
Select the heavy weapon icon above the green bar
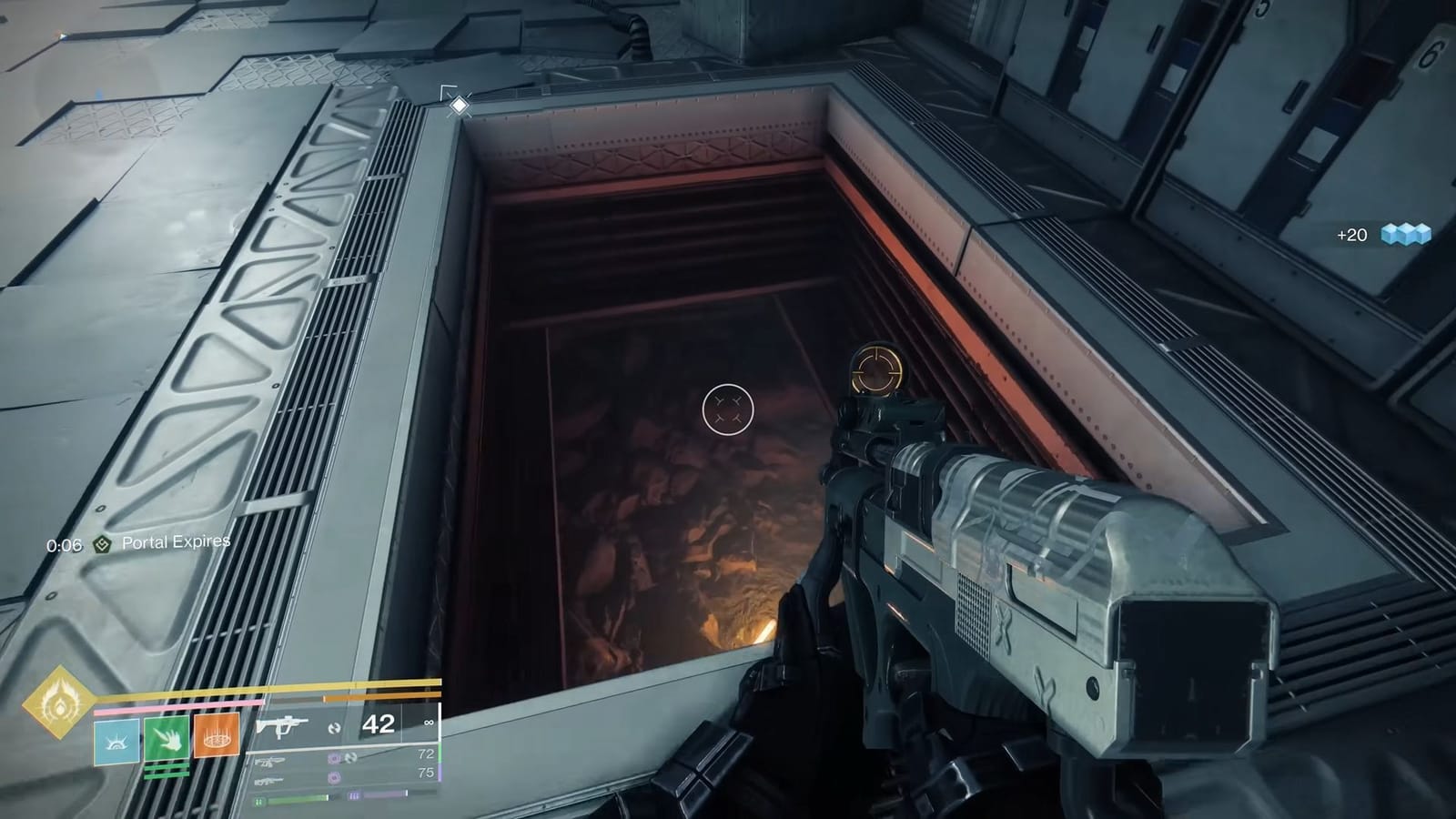click(x=268, y=781)
